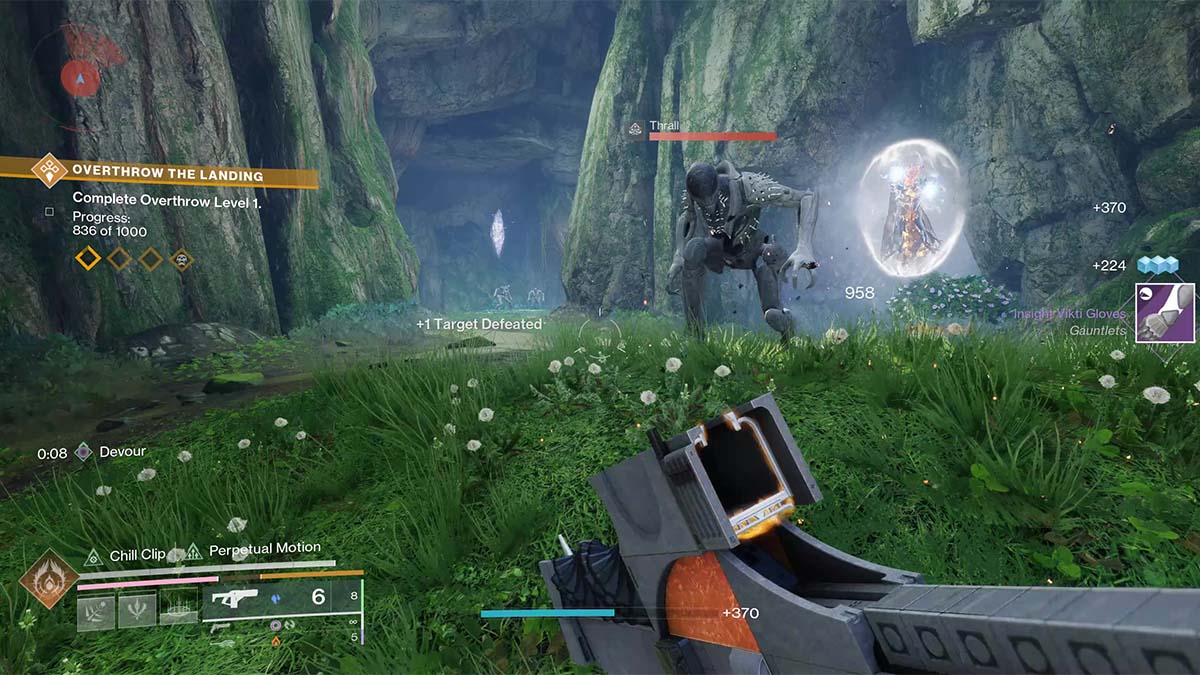Click the skull boss stage marker
The height and width of the screenshot is (675, 1200).
click(x=182, y=260)
